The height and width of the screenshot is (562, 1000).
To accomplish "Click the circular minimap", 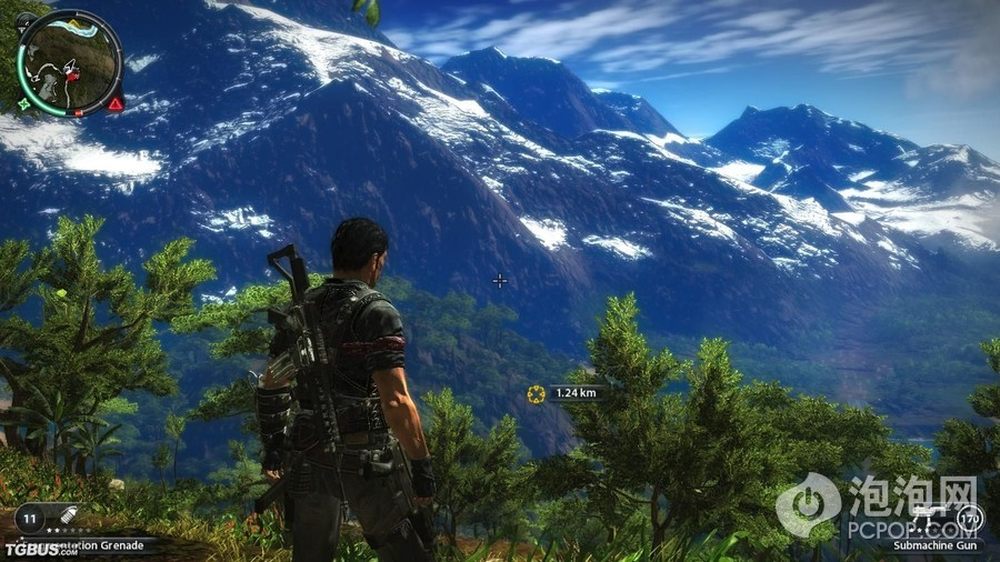I will [x=70, y=62].
